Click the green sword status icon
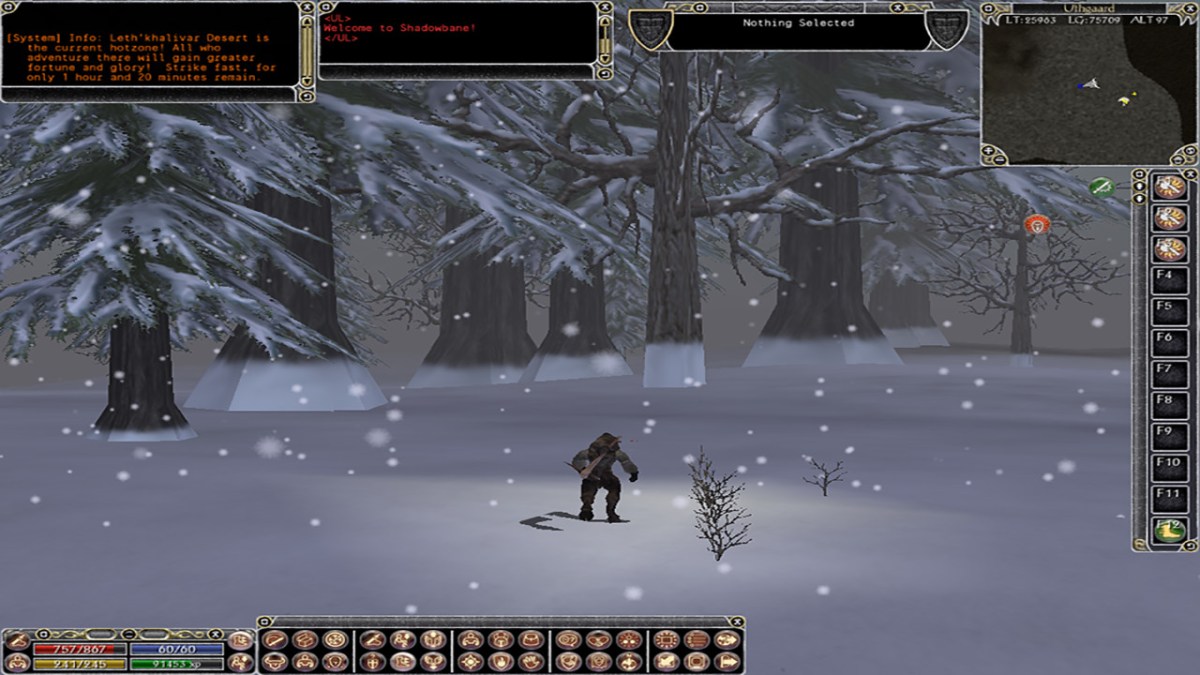1200x675 pixels. pos(1101,187)
